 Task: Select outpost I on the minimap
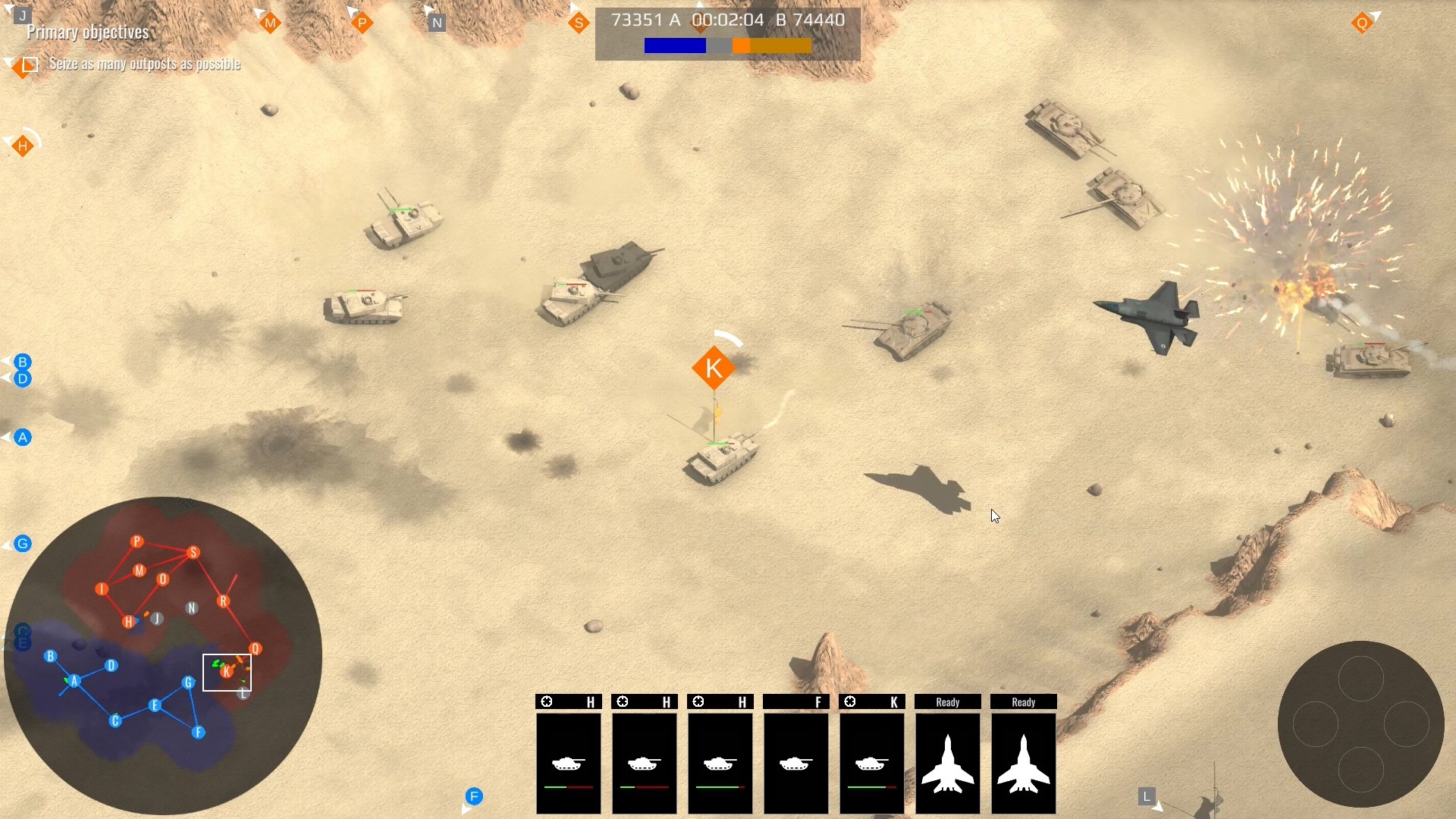[x=102, y=589]
